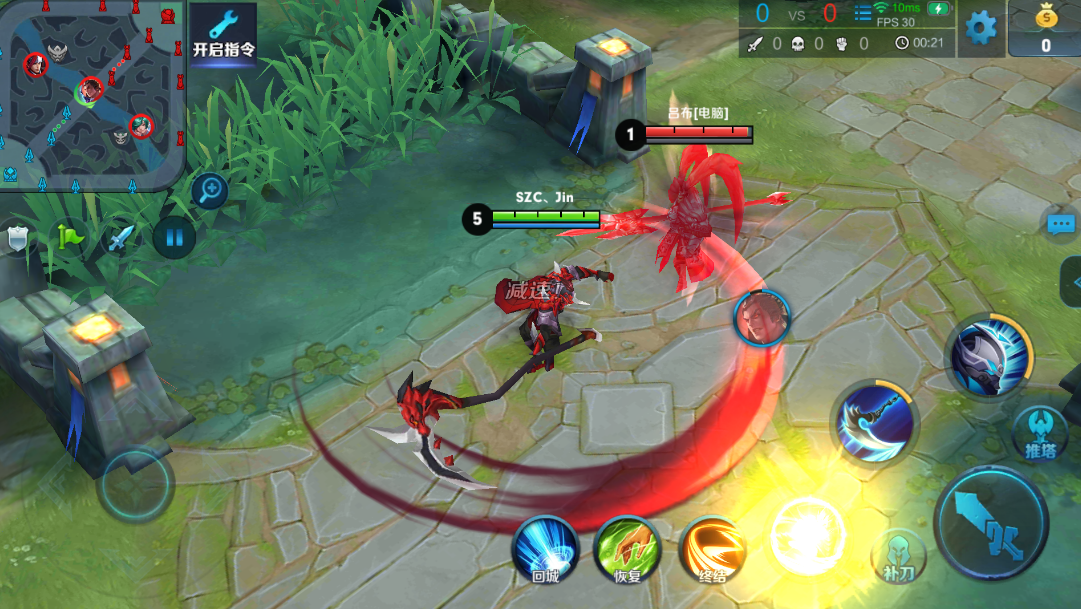The width and height of the screenshot is (1081, 609).
Task: Tap the 推塔 push tower button
Action: pos(1040,433)
